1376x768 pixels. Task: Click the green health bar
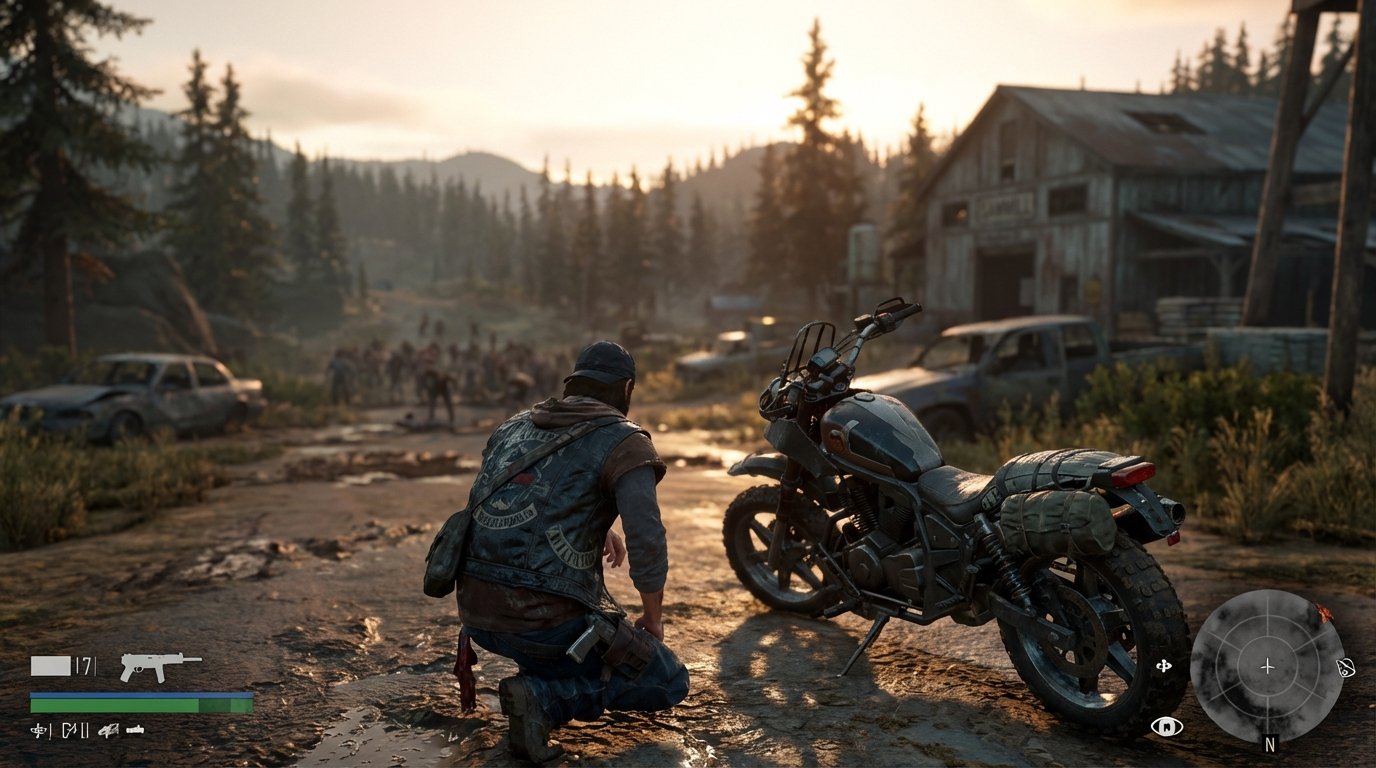(x=140, y=705)
